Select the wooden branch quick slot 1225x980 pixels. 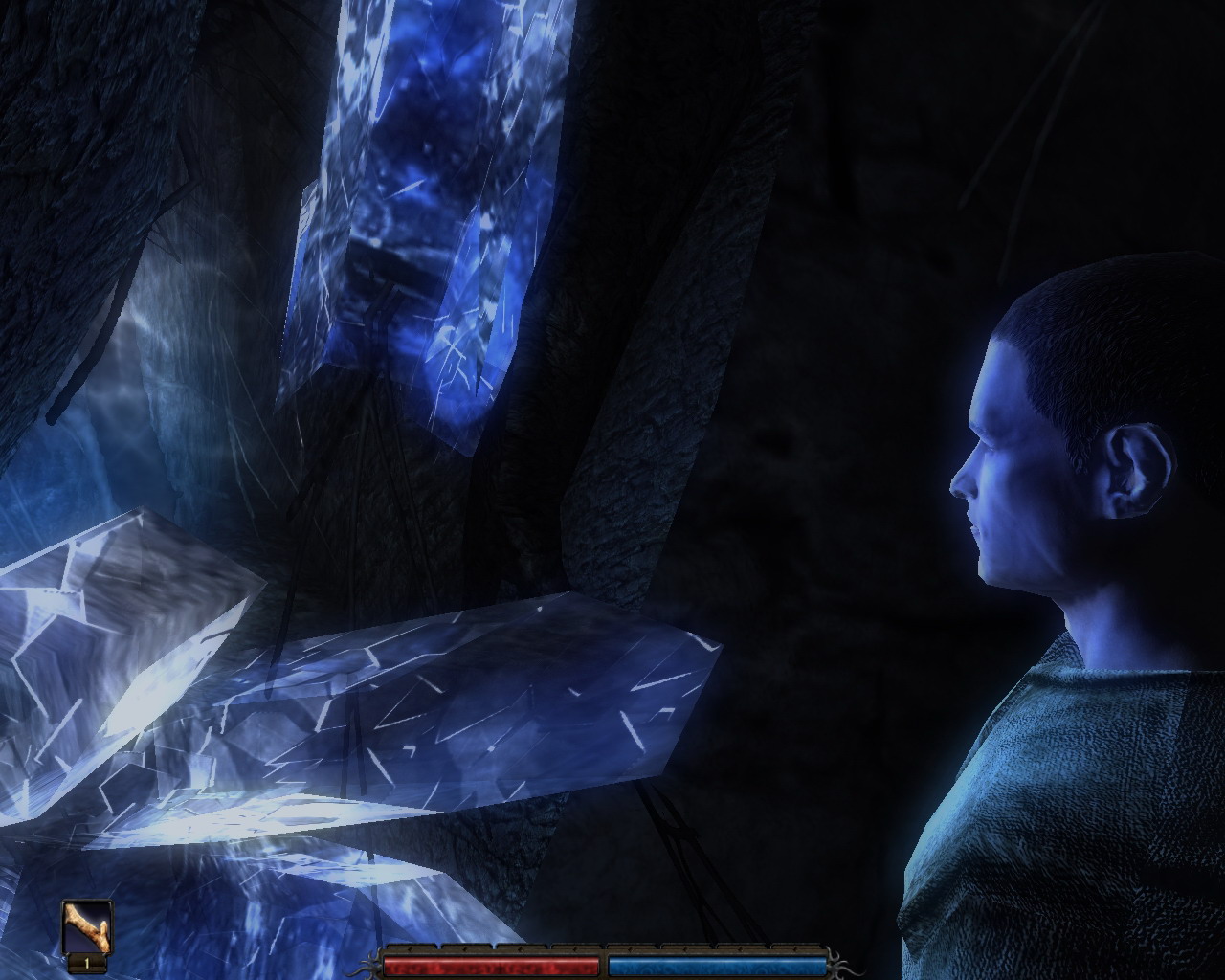coord(87,927)
